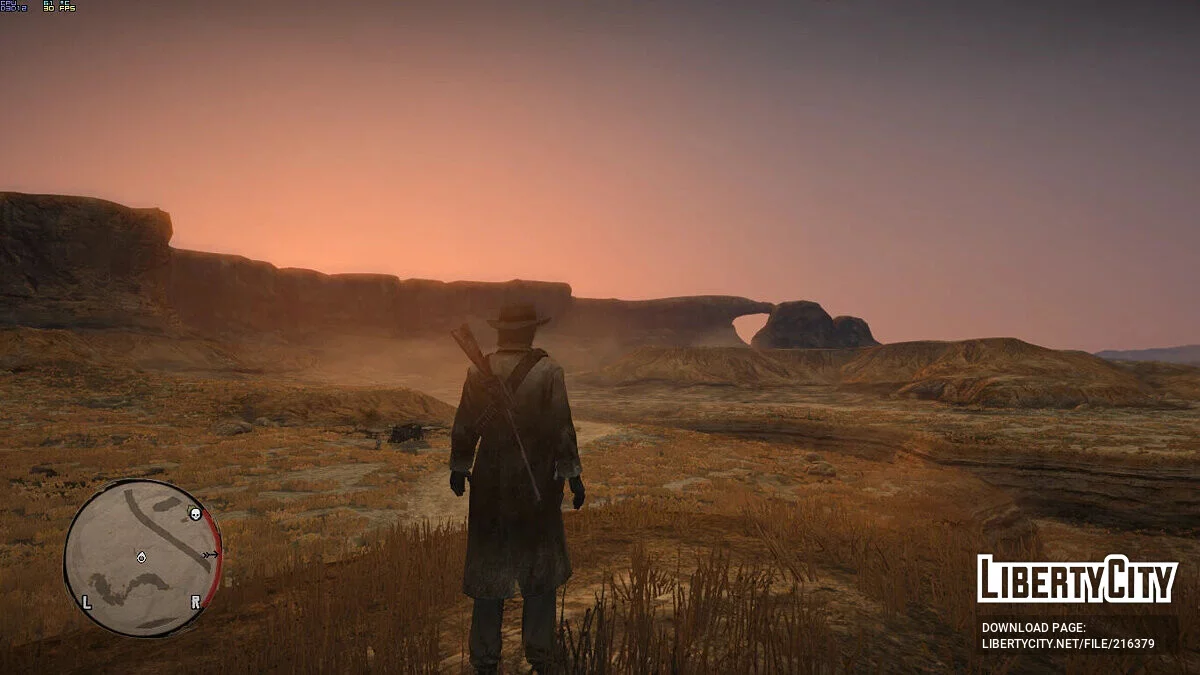1200x675 pixels.
Task: Open the LibertyCity.net download page link
Action: (1068, 644)
